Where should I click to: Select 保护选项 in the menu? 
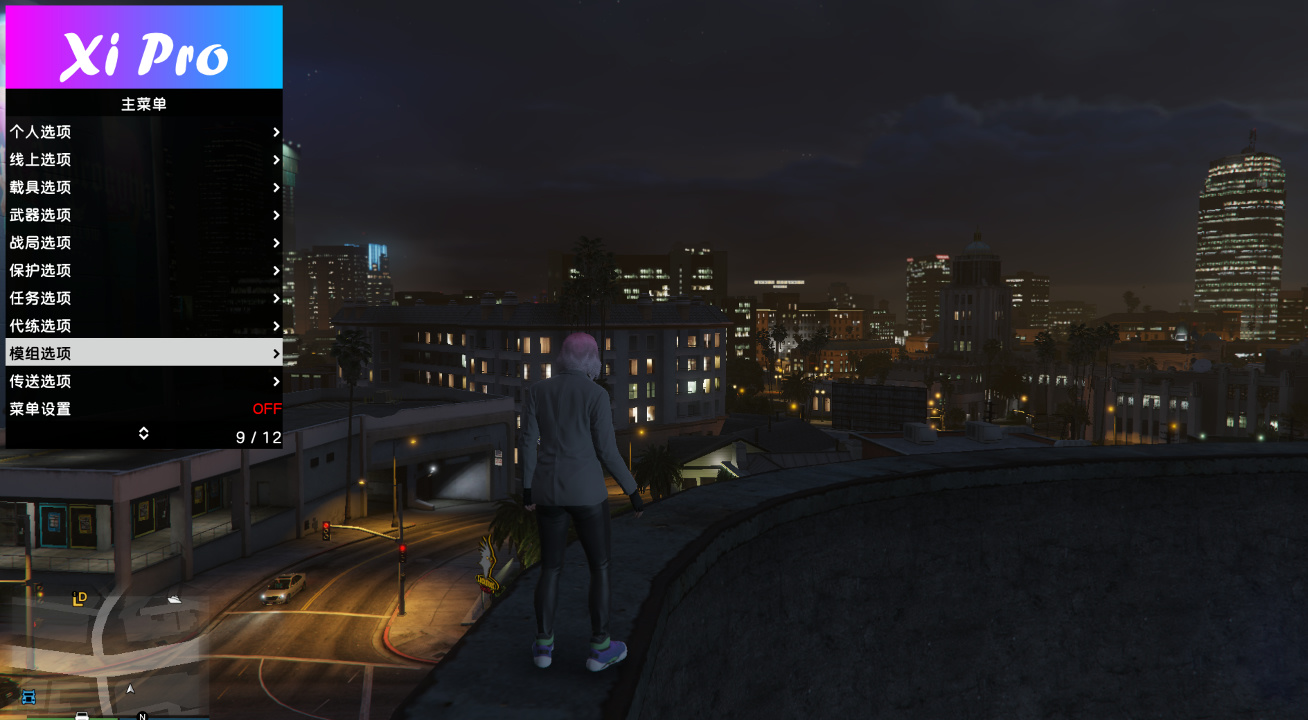[x=143, y=270]
